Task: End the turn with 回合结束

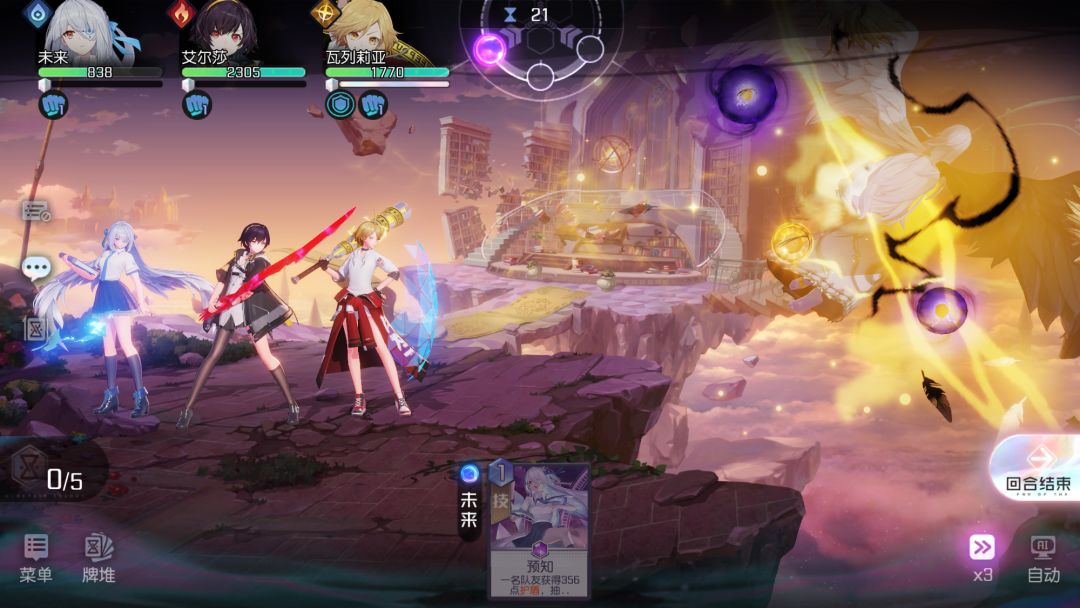Action: (x=1038, y=468)
